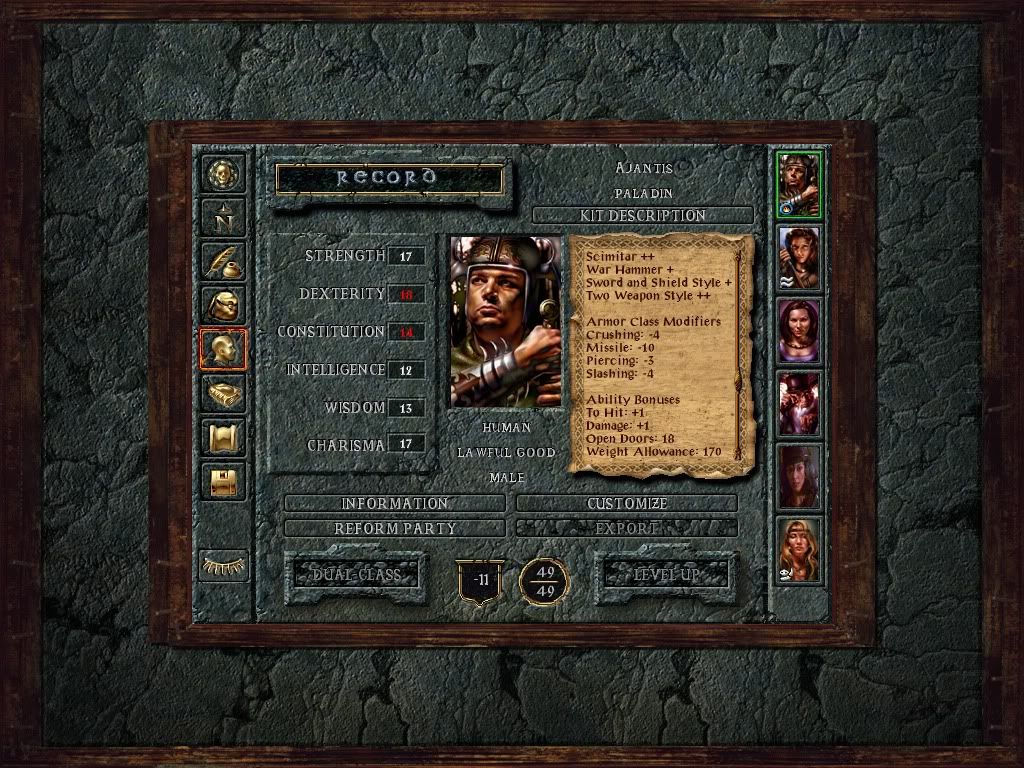
Task: Select the purple-robed woman's portrait
Action: pos(799,331)
